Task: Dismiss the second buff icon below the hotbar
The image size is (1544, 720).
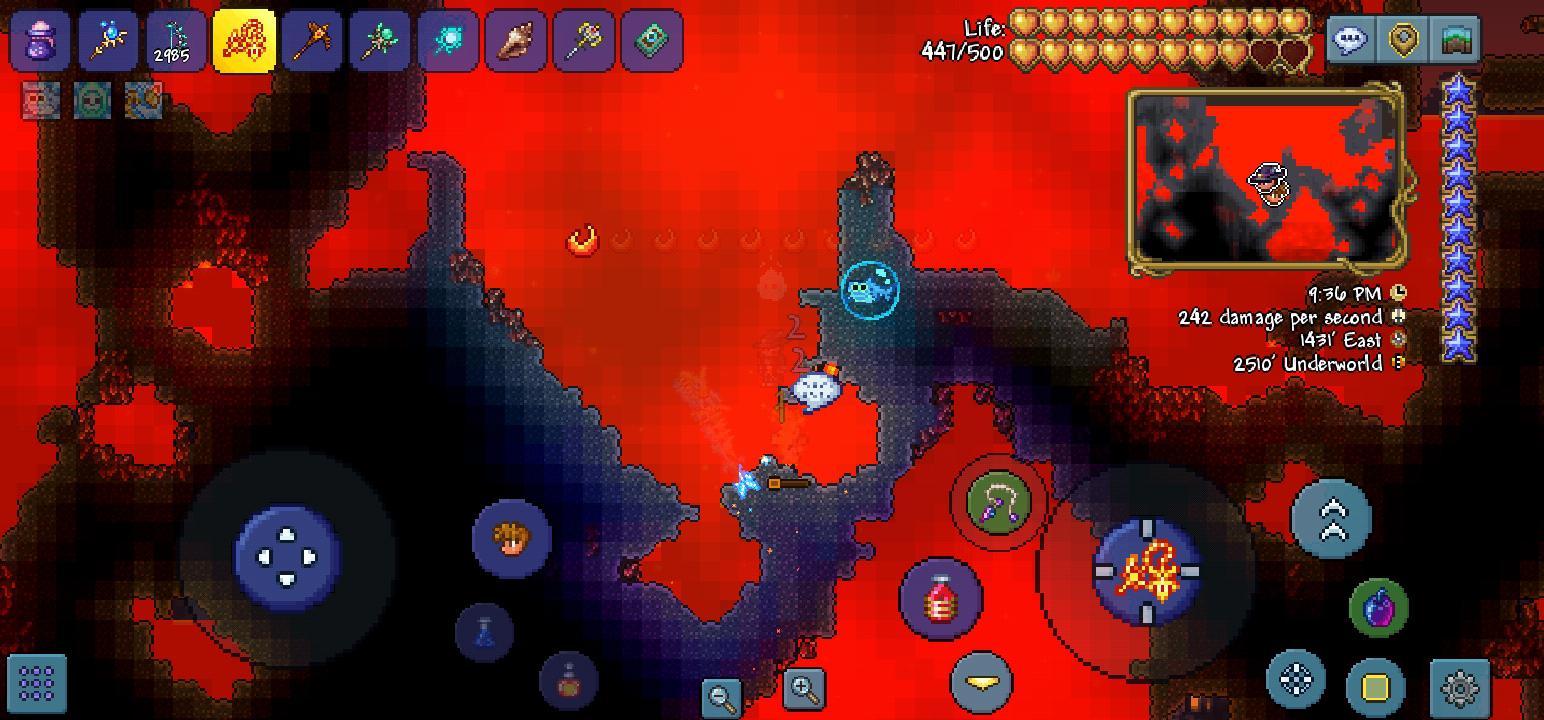Action: point(92,100)
